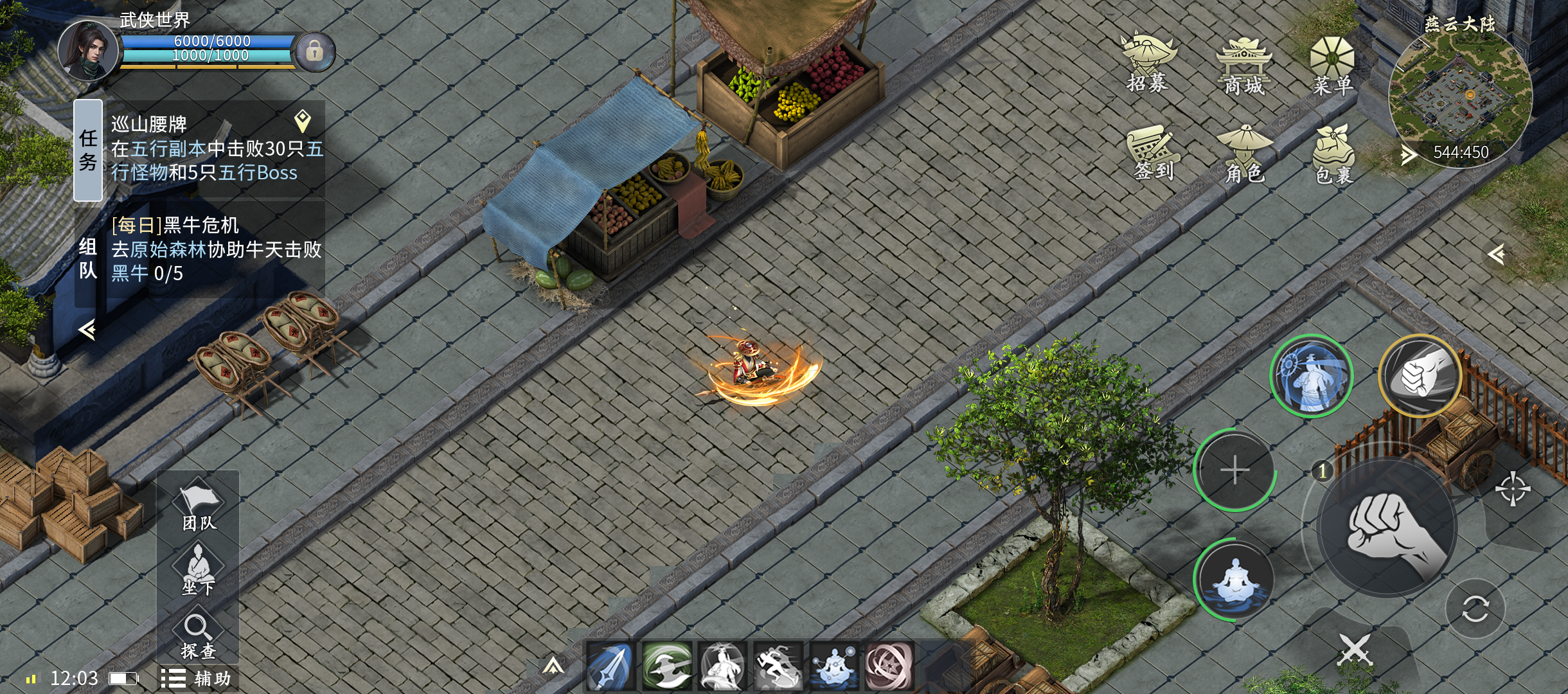This screenshot has width=1568, height=694.
Task: Click the empty plus skill slot
Action: click(x=1234, y=470)
